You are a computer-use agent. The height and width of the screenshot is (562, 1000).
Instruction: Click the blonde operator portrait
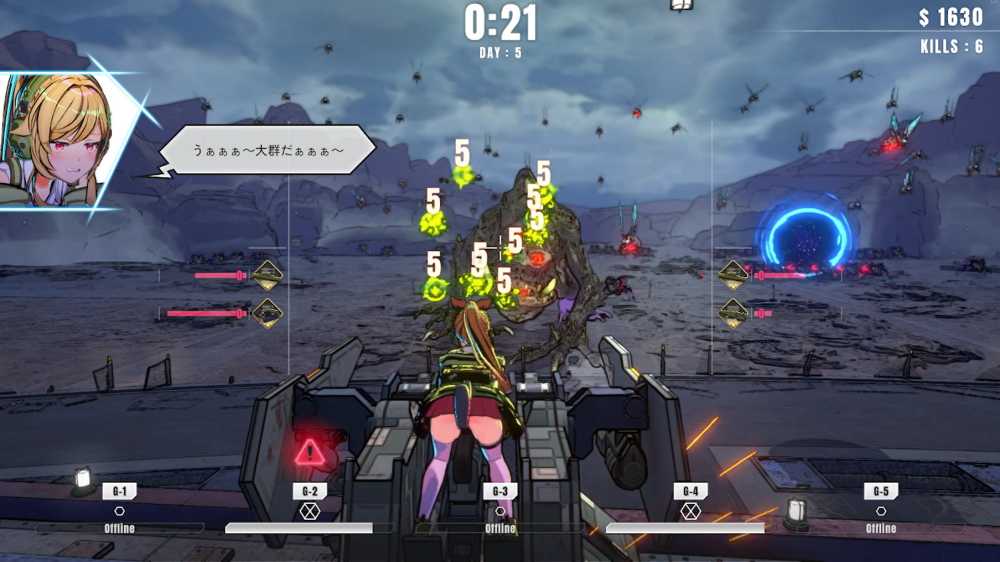coord(60,140)
